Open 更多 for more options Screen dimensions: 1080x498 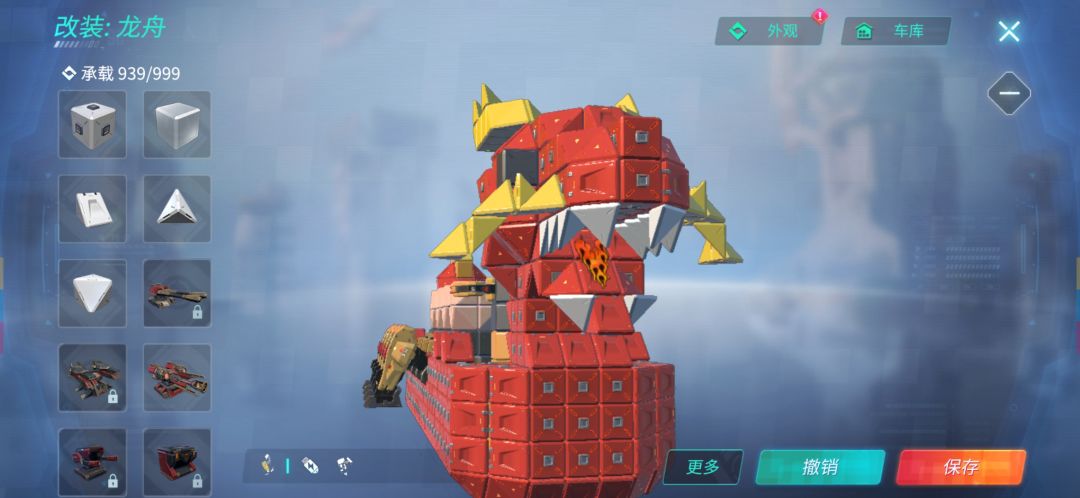[x=703, y=467]
